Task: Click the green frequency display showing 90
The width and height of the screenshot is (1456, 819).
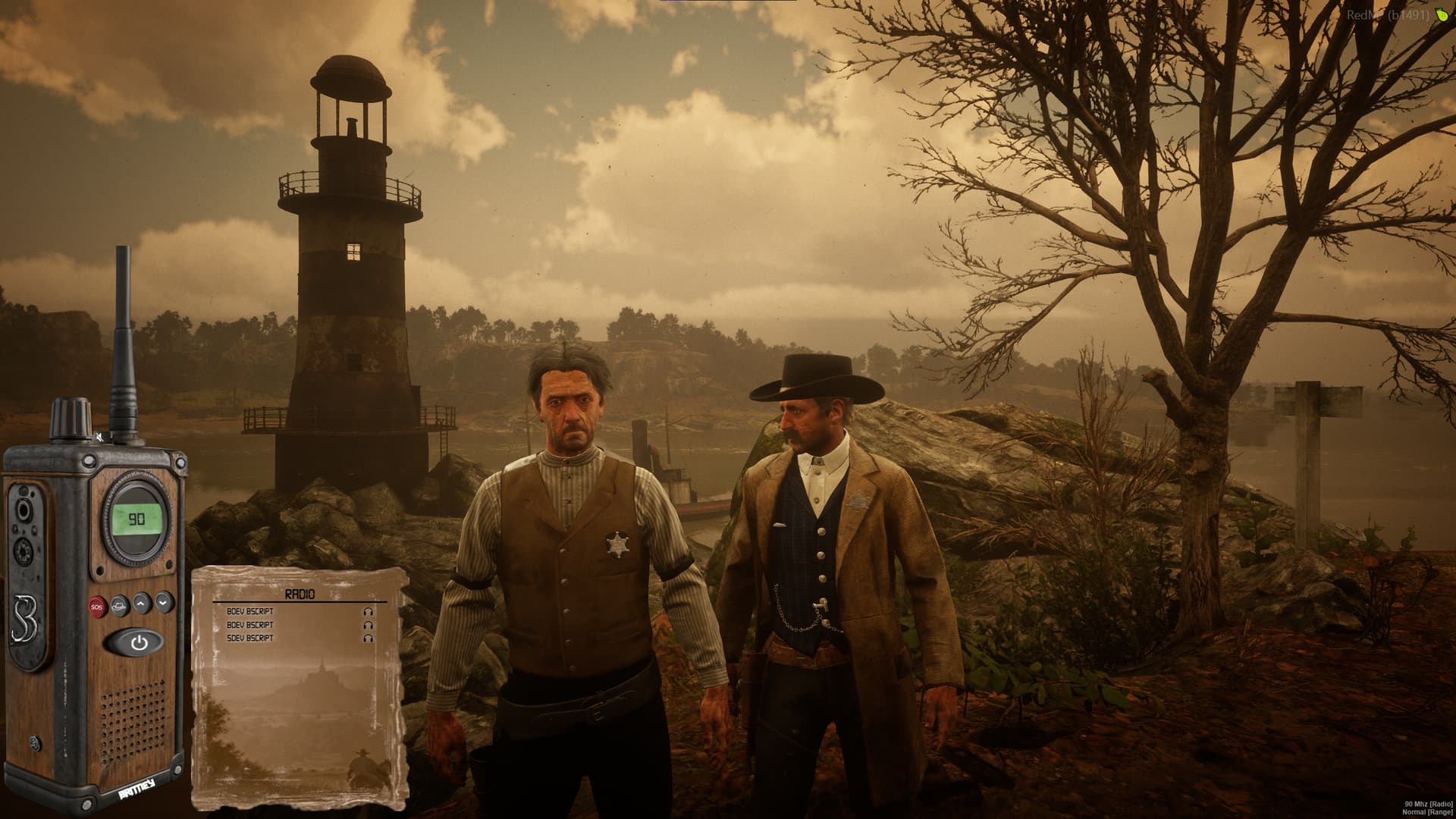Action: pyautogui.click(x=137, y=519)
